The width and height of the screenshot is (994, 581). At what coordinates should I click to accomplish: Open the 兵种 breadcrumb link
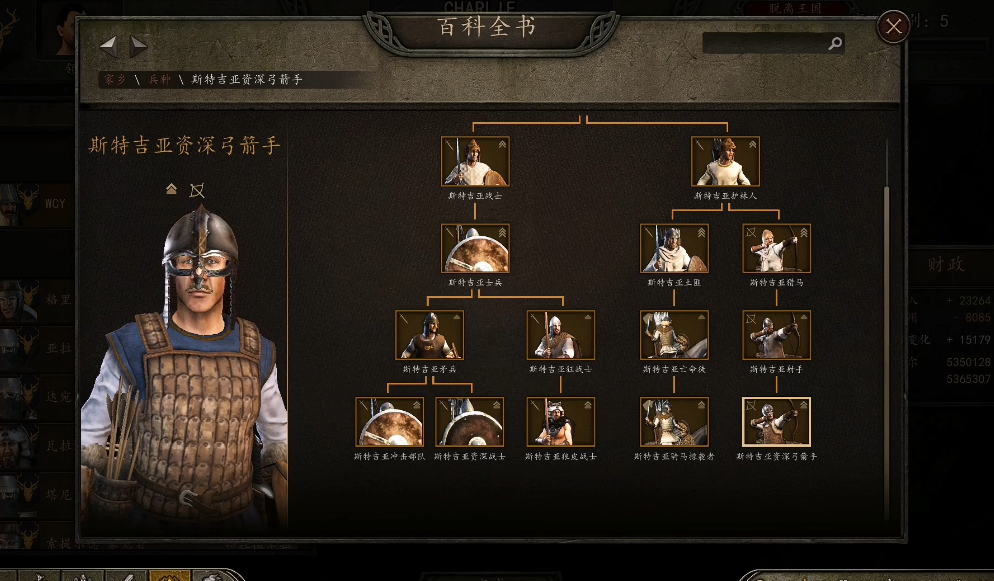tap(160, 79)
